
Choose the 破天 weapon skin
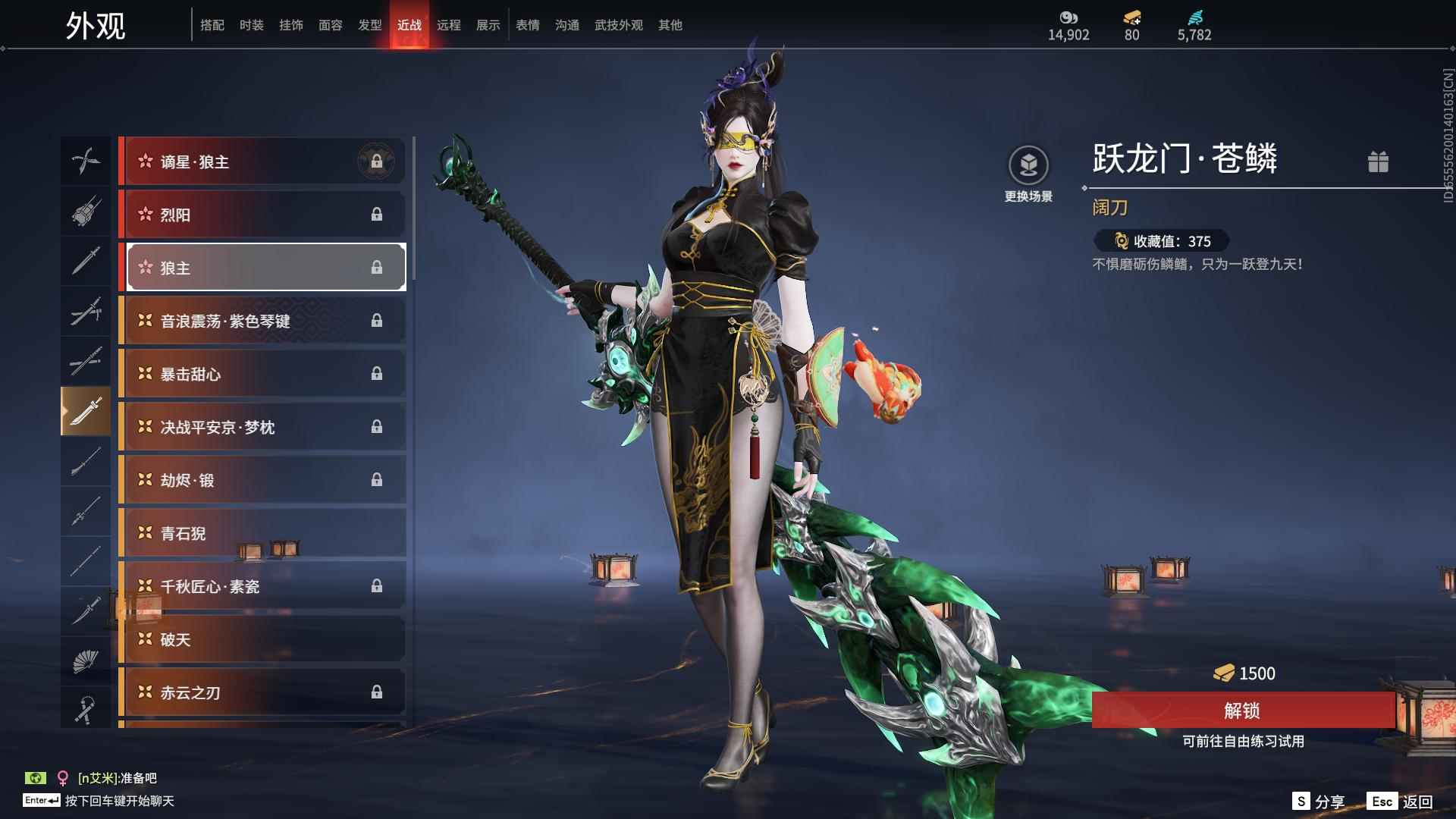[x=262, y=639]
